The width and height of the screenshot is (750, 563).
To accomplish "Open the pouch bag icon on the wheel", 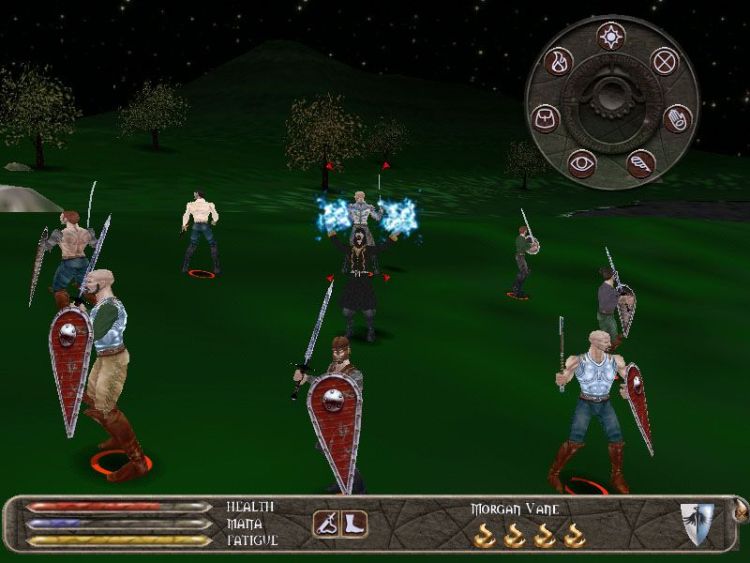I will [546, 118].
